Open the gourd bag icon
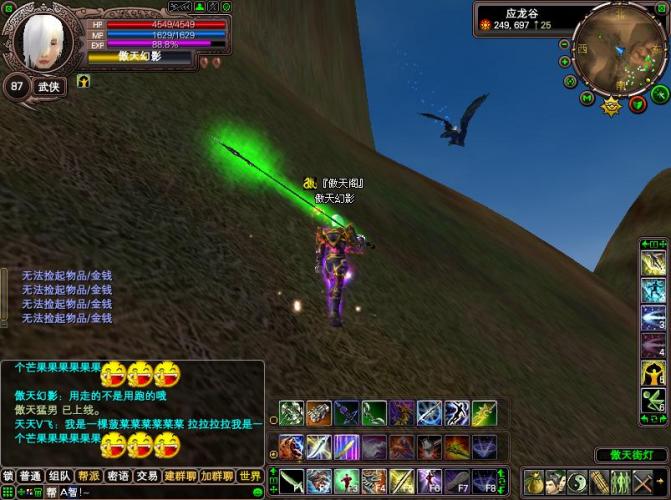The height and width of the screenshot is (500, 671). coord(532,481)
